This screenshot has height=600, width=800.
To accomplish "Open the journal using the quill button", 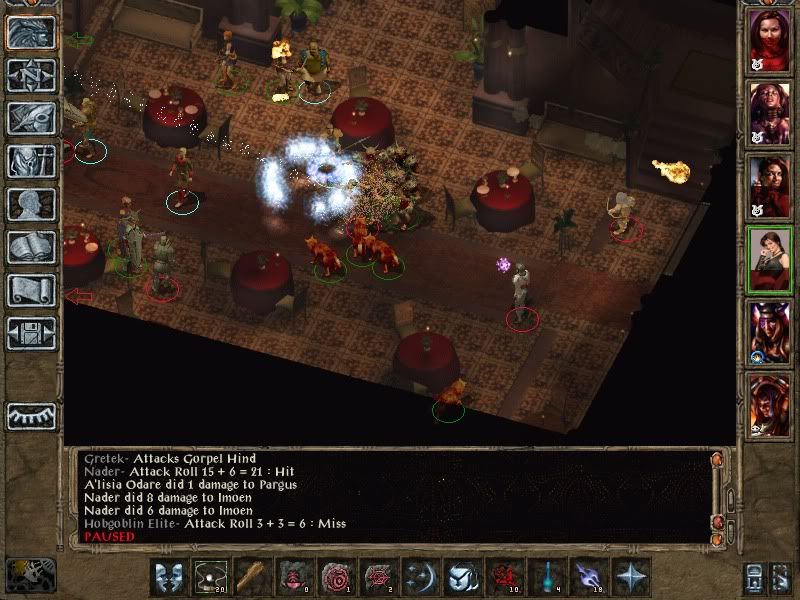I will pos(31,118).
